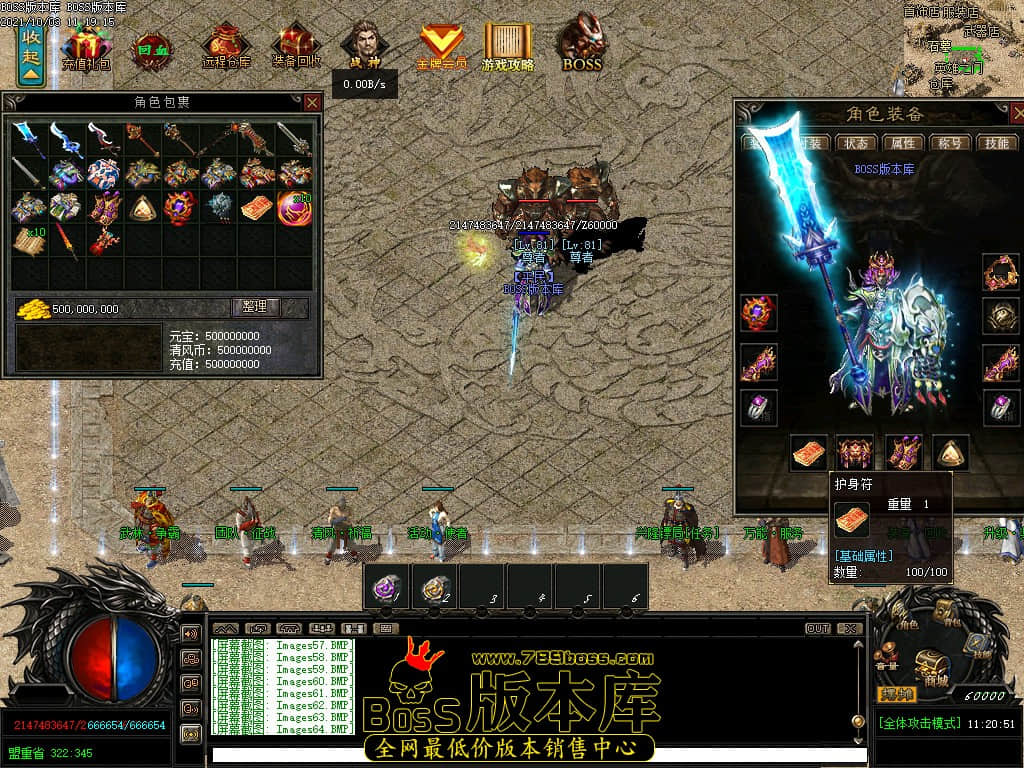Switch to the 技能 skills tab
Screen dimensions: 1024x768
click(x=996, y=143)
